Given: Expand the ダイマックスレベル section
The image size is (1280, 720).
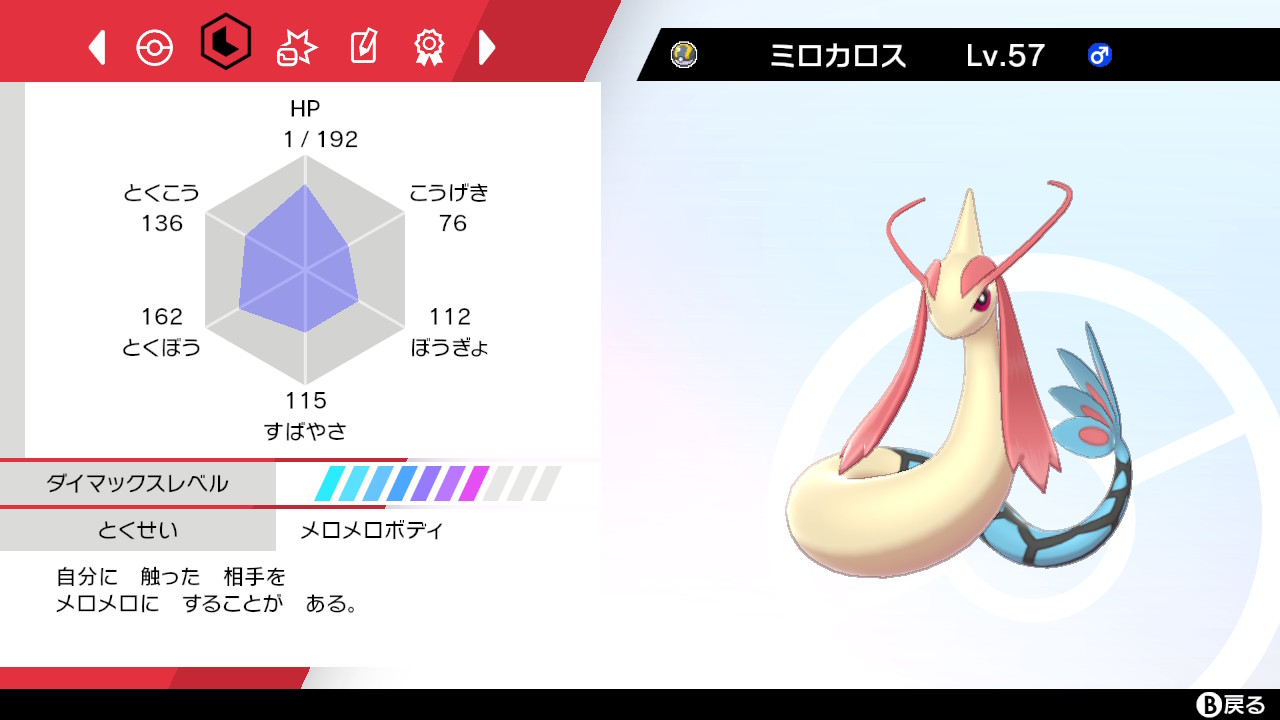Looking at the screenshot, I should (137, 483).
